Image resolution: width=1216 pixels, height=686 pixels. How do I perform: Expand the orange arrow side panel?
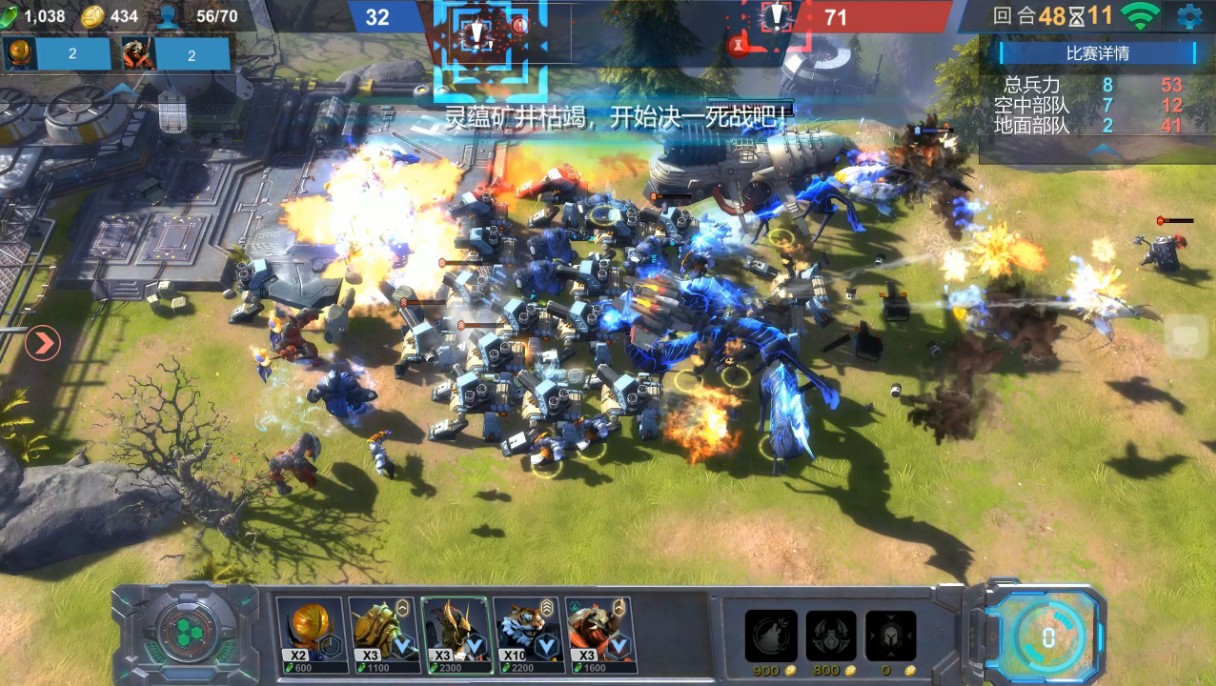[43, 344]
